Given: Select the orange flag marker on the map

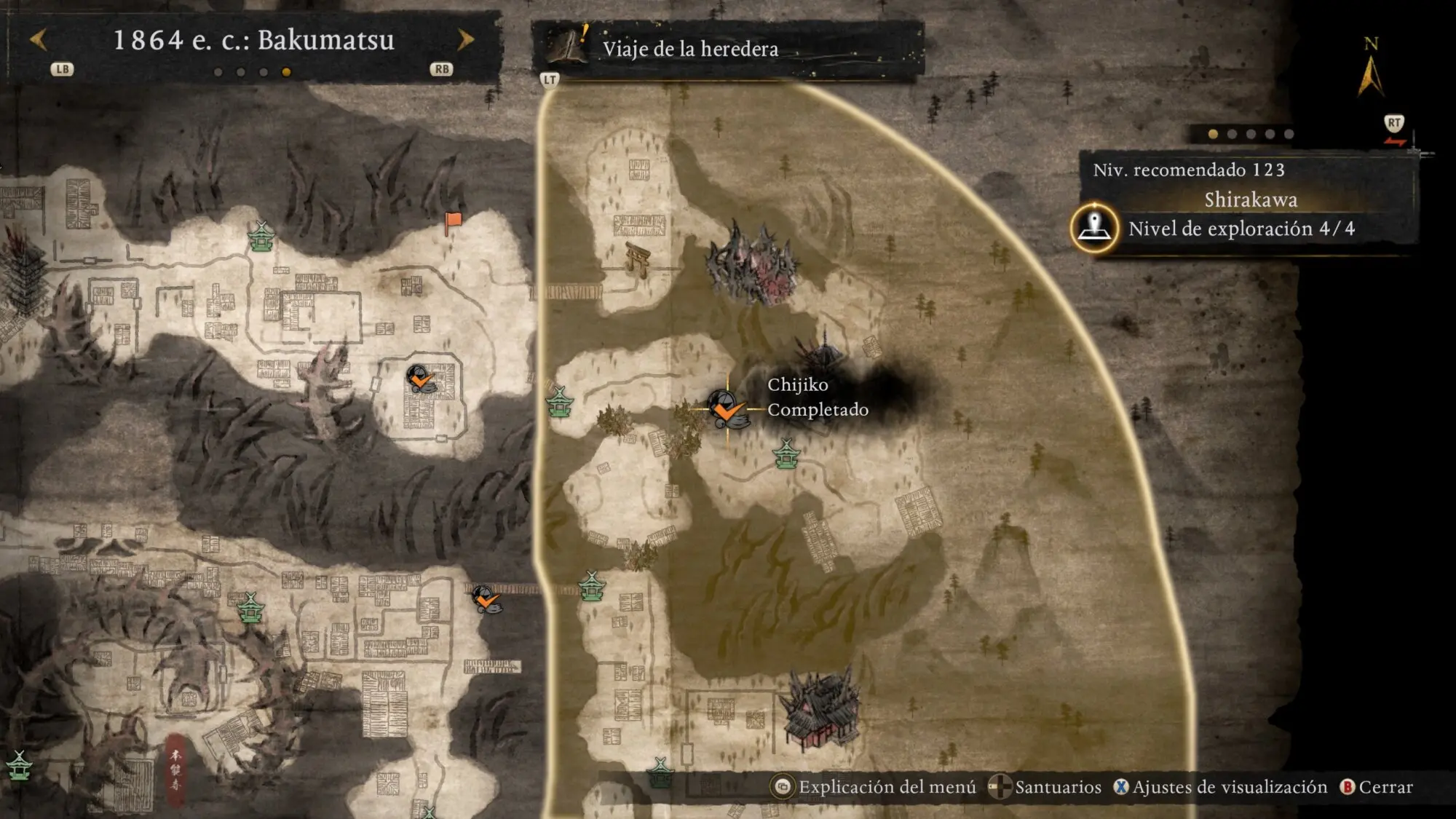Looking at the screenshot, I should (x=454, y=221).
